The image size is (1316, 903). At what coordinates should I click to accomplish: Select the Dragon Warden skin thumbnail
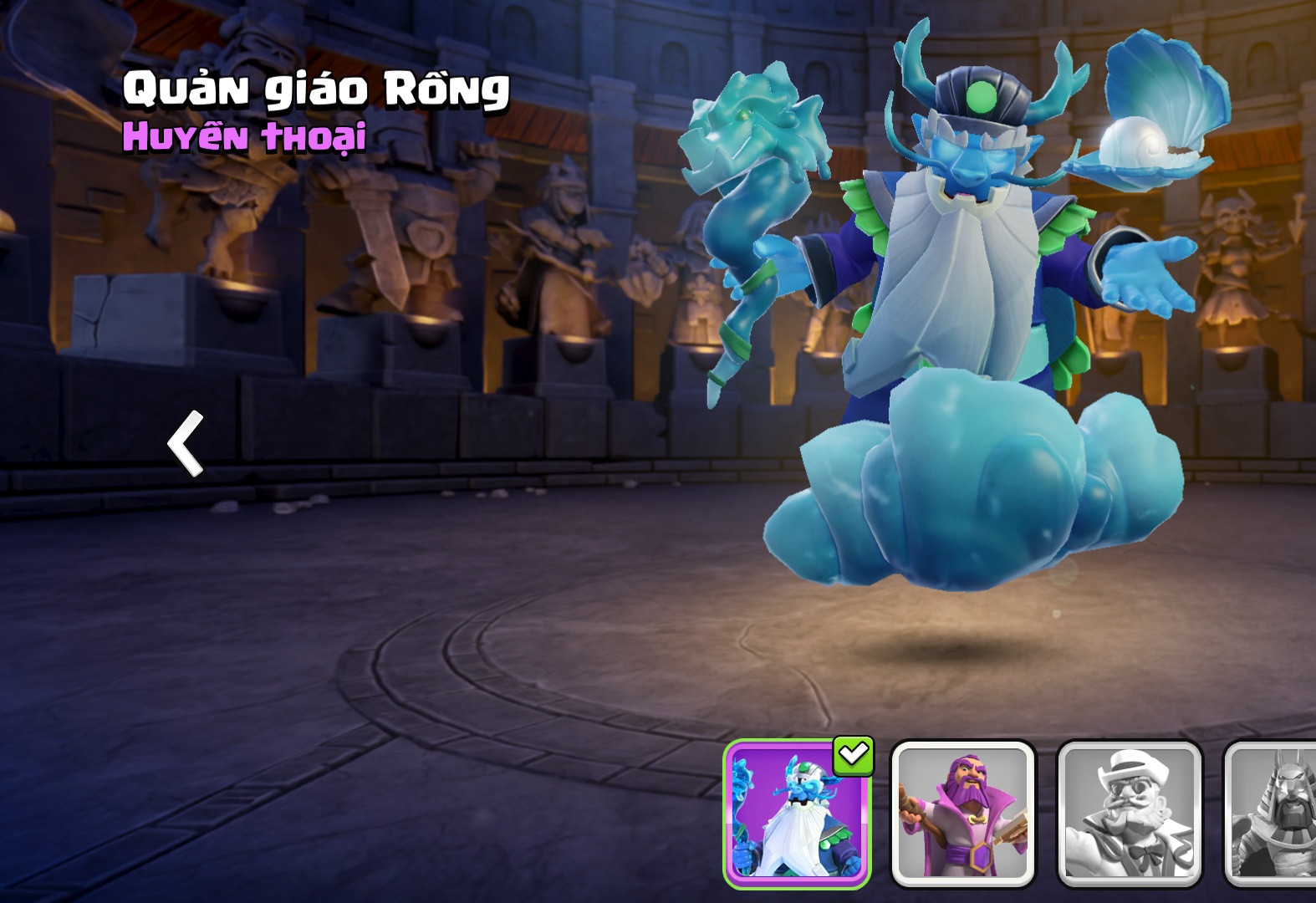tap(797, 814)
